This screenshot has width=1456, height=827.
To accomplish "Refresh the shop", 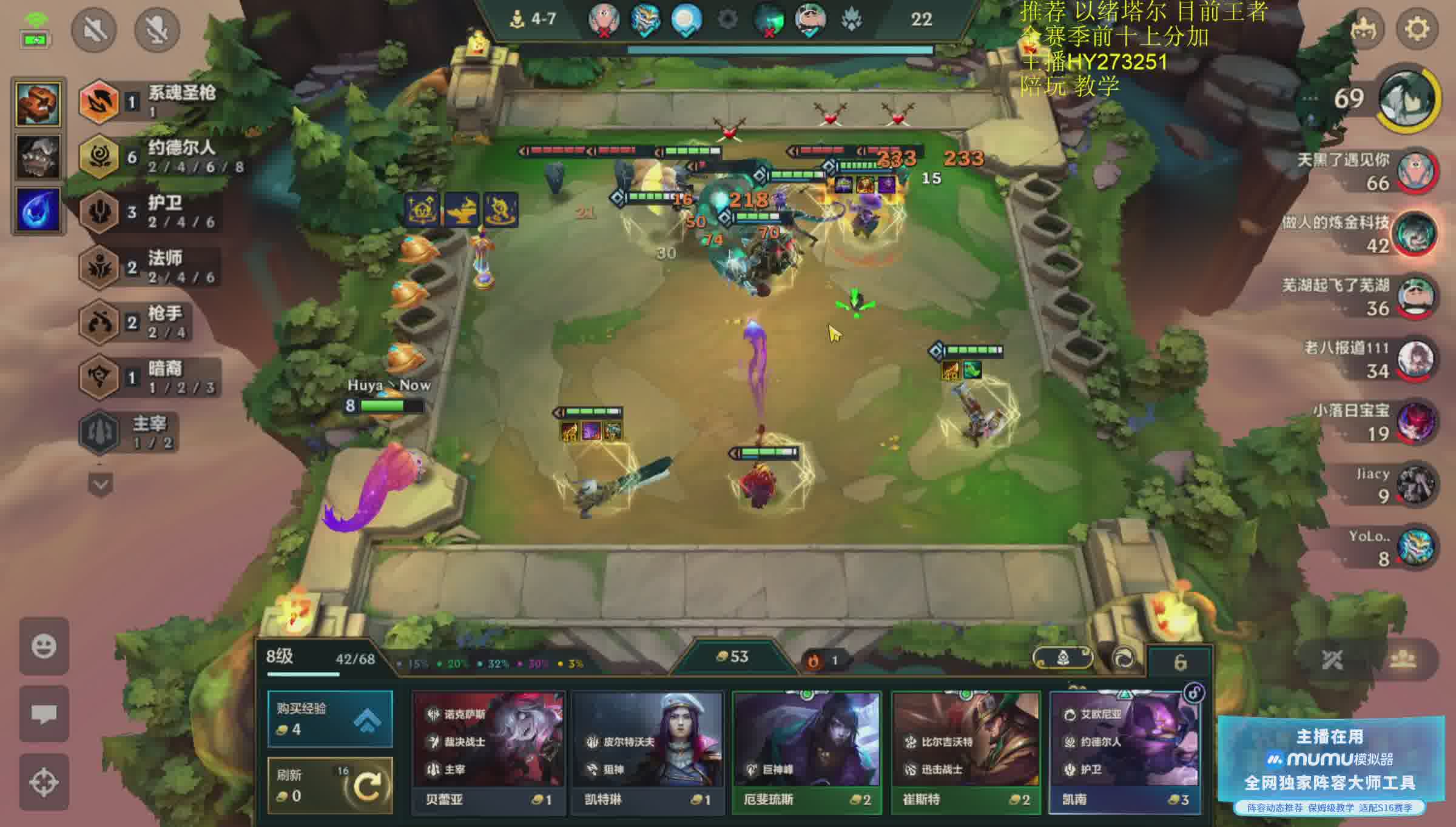I will point(330,786).
